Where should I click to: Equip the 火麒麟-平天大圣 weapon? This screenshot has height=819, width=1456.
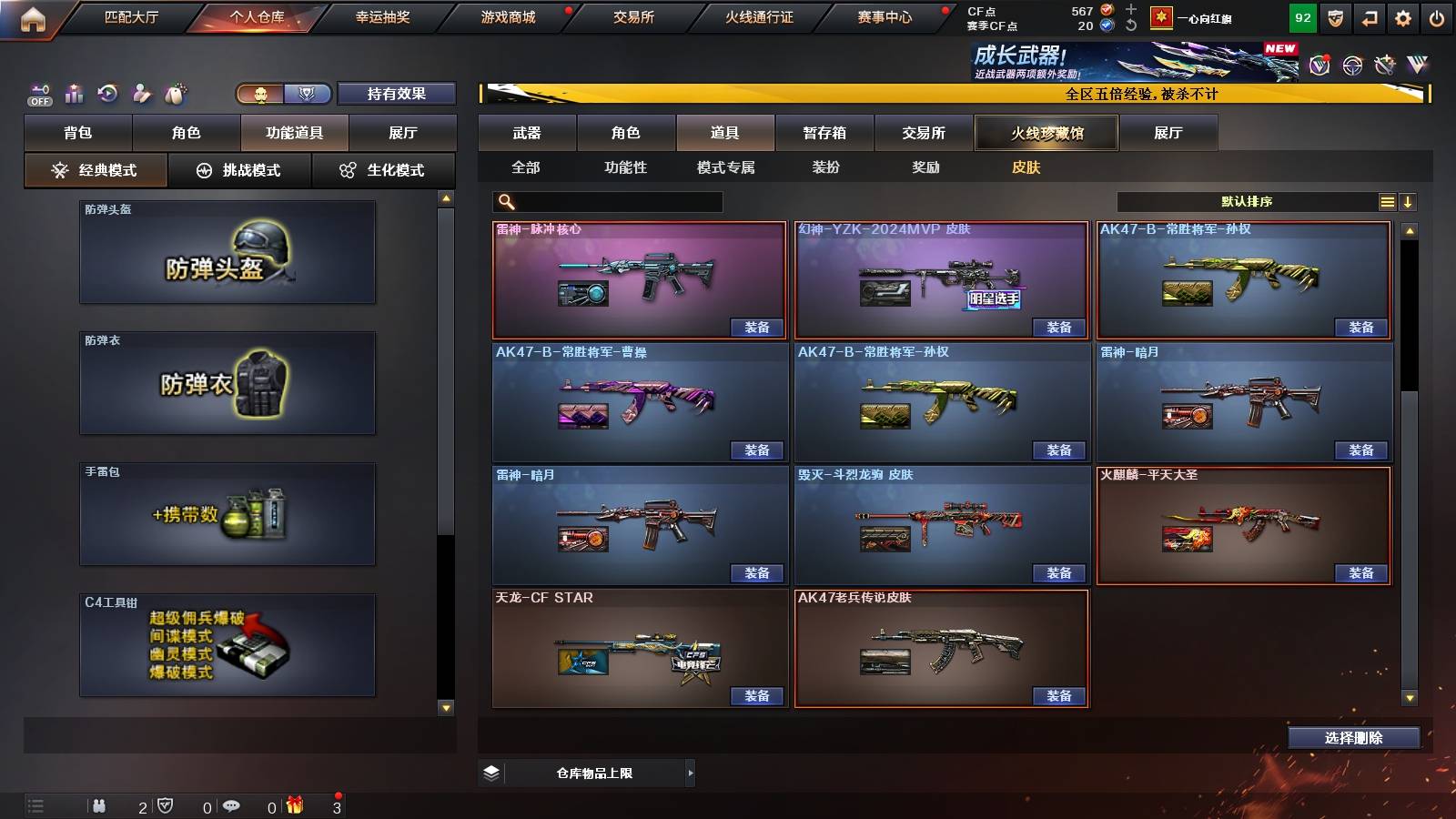point(1360,573)
